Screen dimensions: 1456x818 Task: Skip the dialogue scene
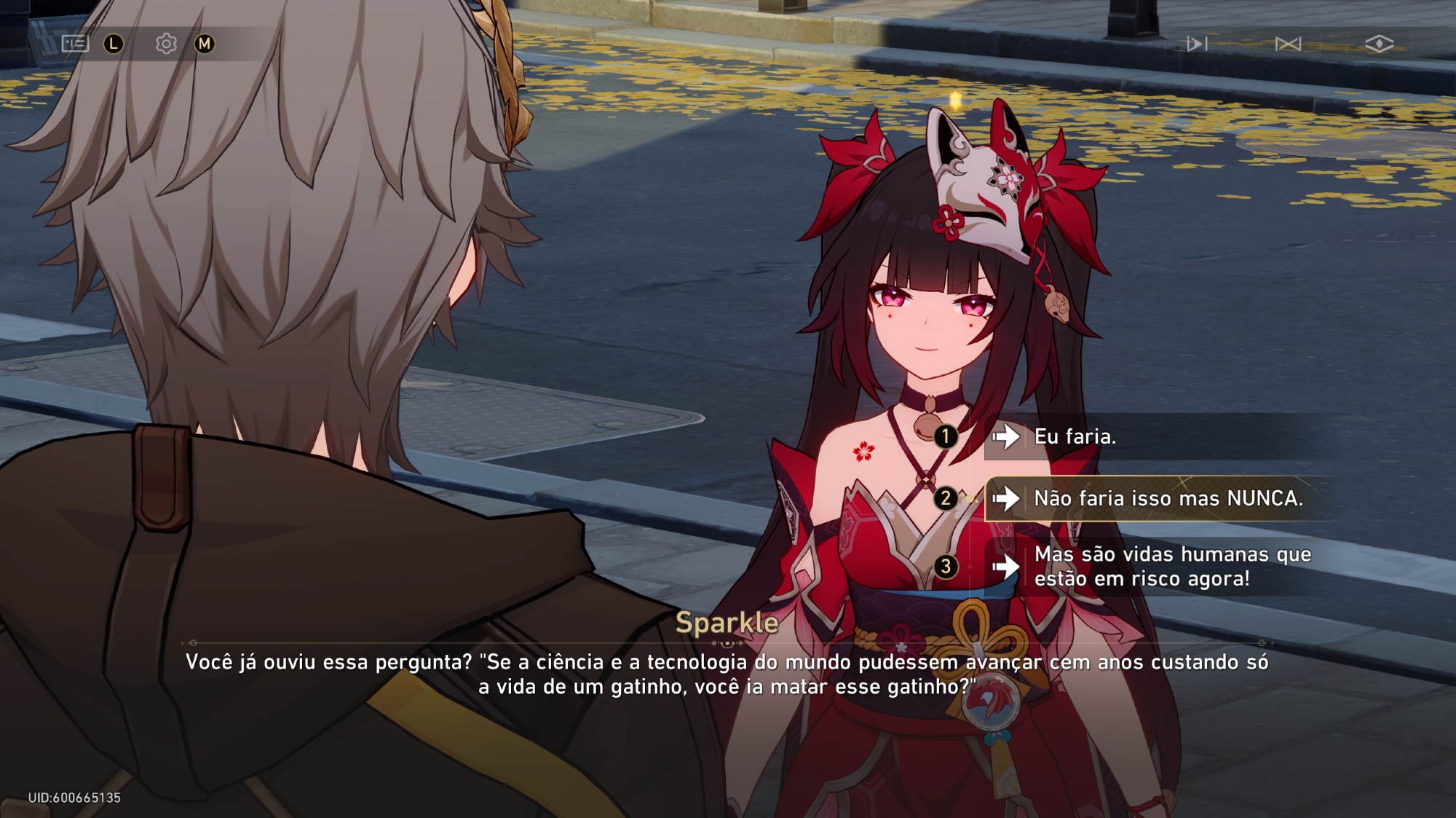coord(1288,44)
